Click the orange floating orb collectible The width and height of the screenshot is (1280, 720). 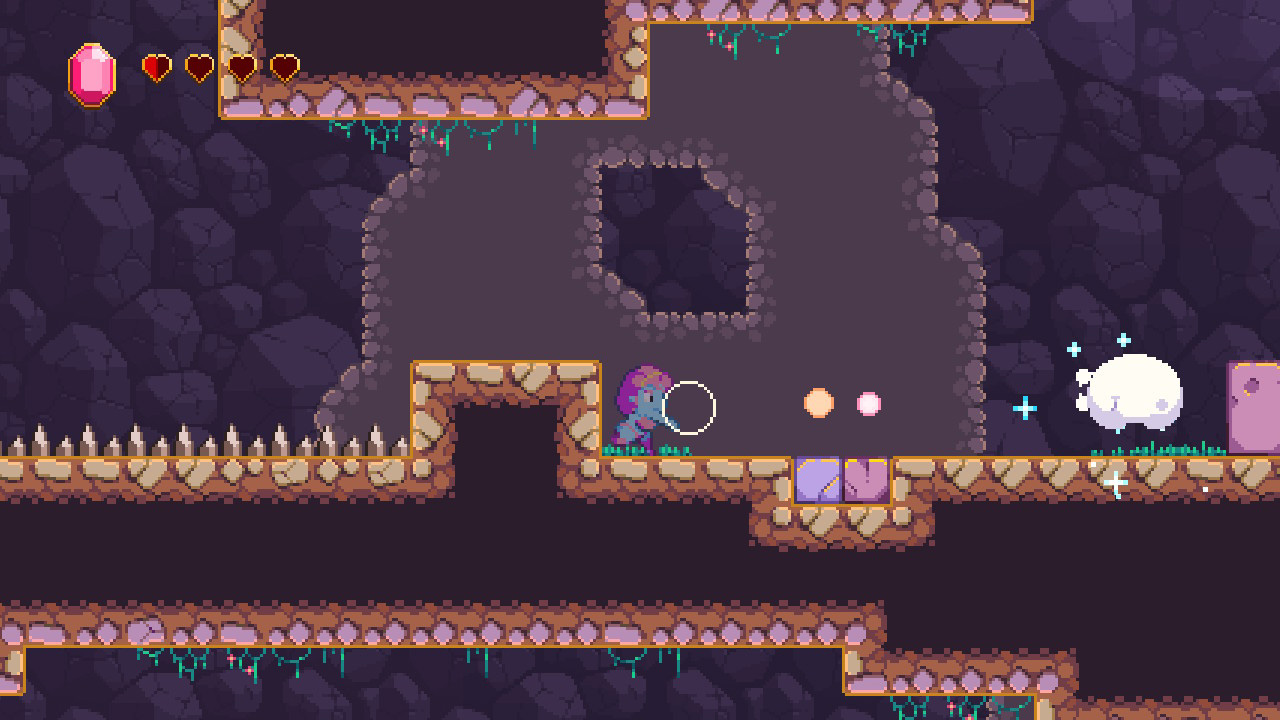point(818,403)
